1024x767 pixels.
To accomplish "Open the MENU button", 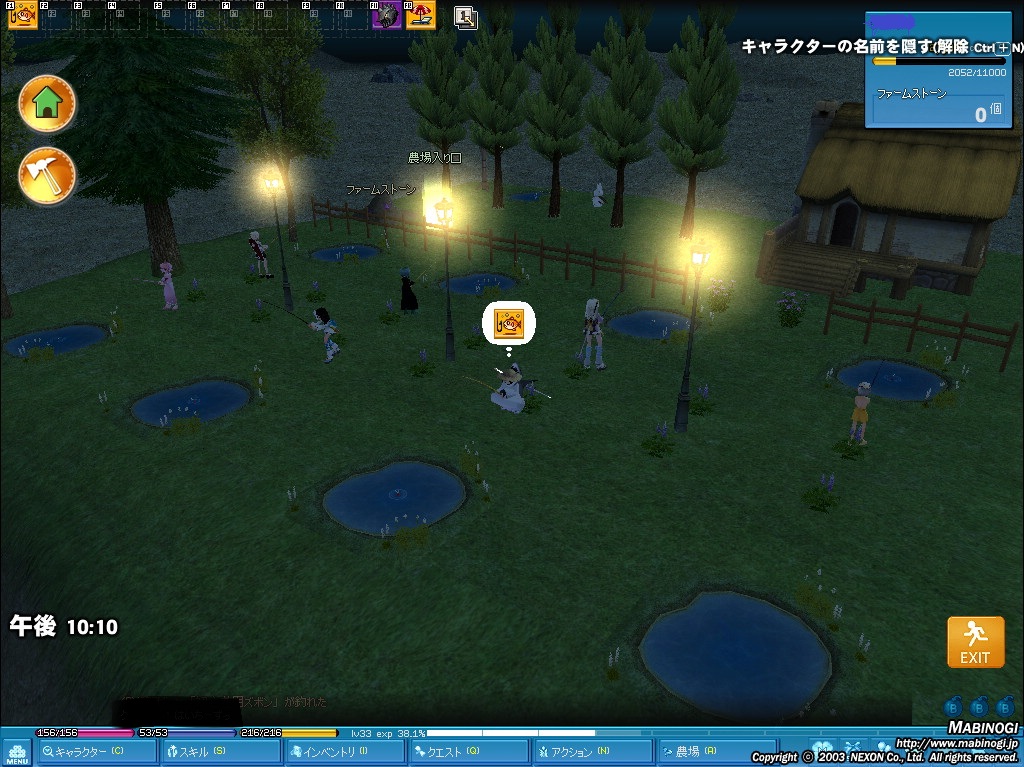I will tap(17, 752).
